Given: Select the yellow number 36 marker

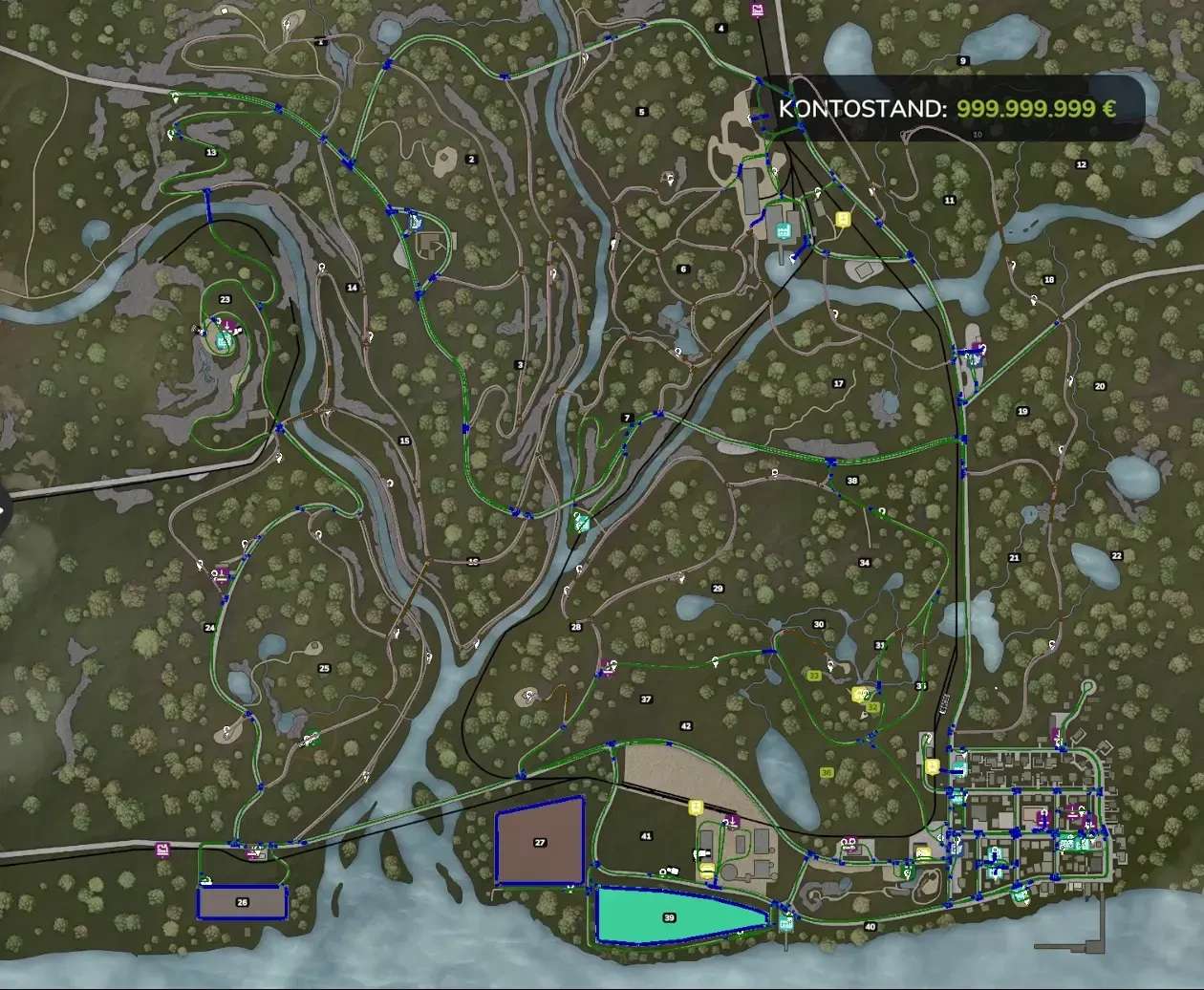Looking at the screenshot, I should [827, 772].
